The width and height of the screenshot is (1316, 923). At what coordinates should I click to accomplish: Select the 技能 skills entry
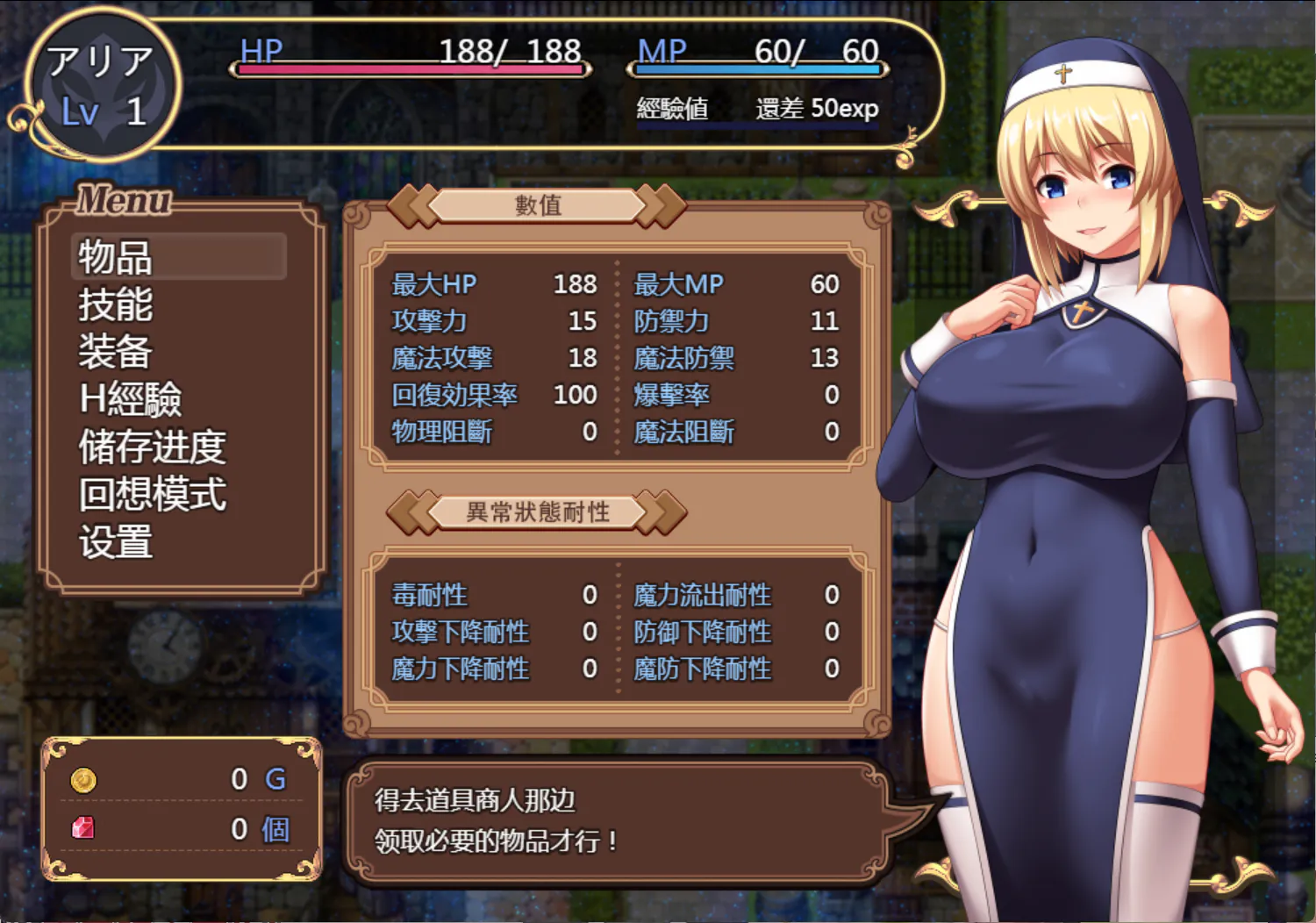click(116, 304)
